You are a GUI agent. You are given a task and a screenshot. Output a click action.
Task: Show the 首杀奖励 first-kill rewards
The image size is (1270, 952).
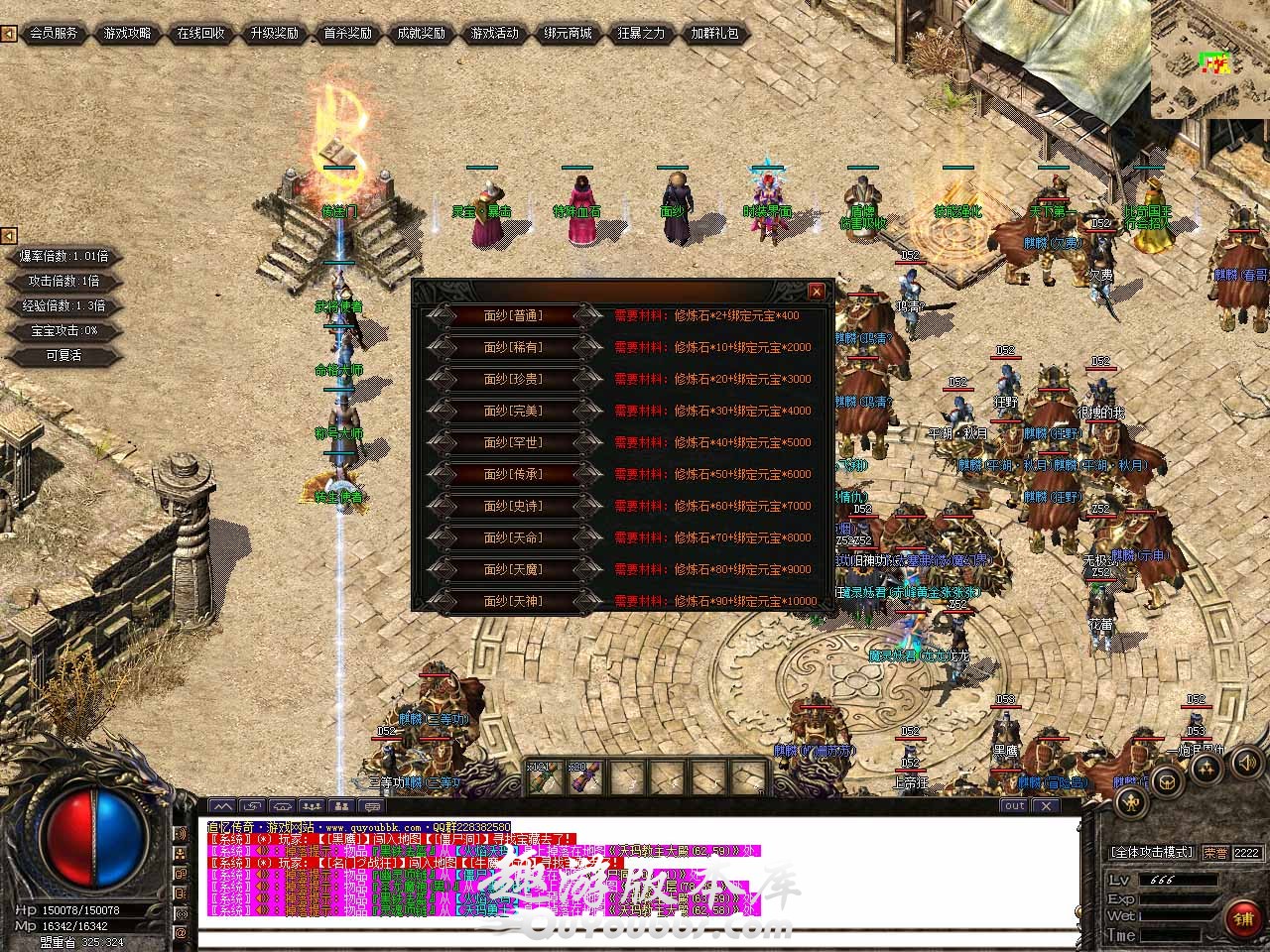[x=348, y=33]
